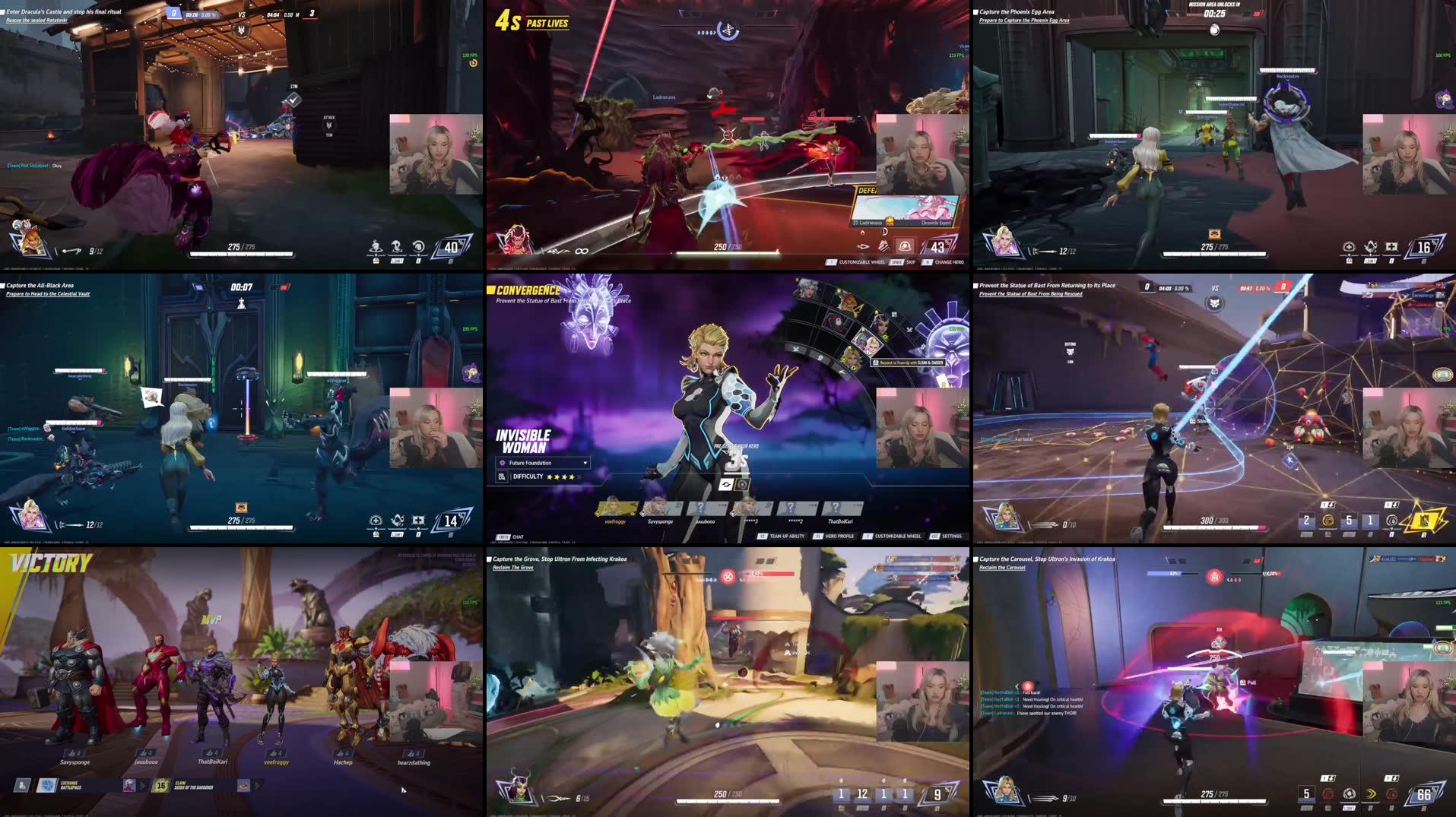Click the fourth difficulty star
Viewport: 1456px width, 817px height.
[572, 477]
